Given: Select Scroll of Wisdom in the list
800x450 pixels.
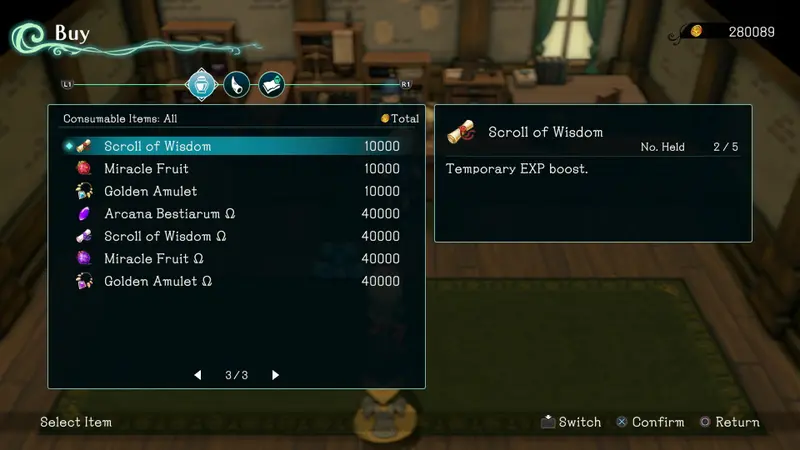Looking at the screenshot, I should [158, 146].
